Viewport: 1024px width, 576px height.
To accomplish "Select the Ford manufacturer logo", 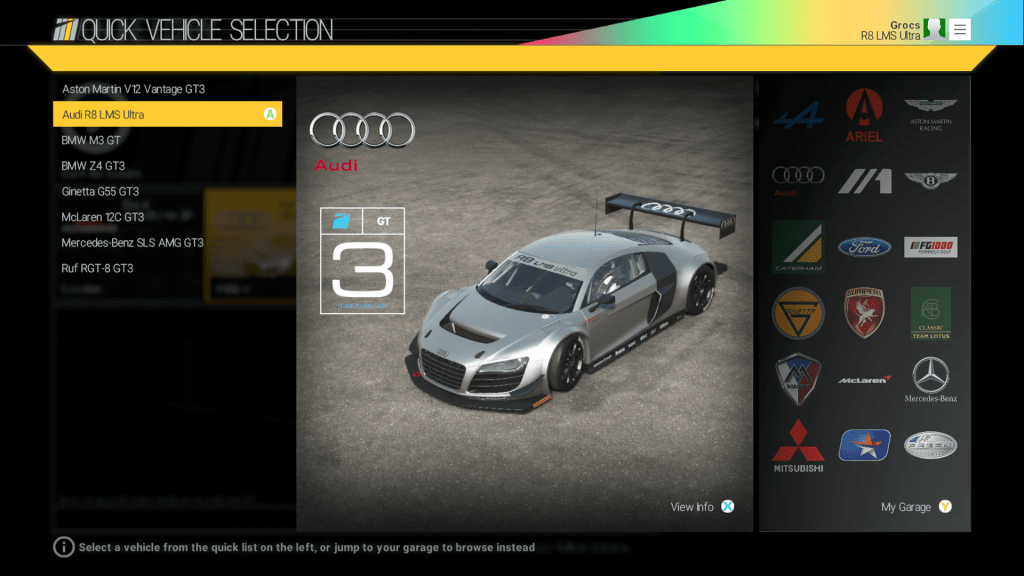I will tap(864, 247).
